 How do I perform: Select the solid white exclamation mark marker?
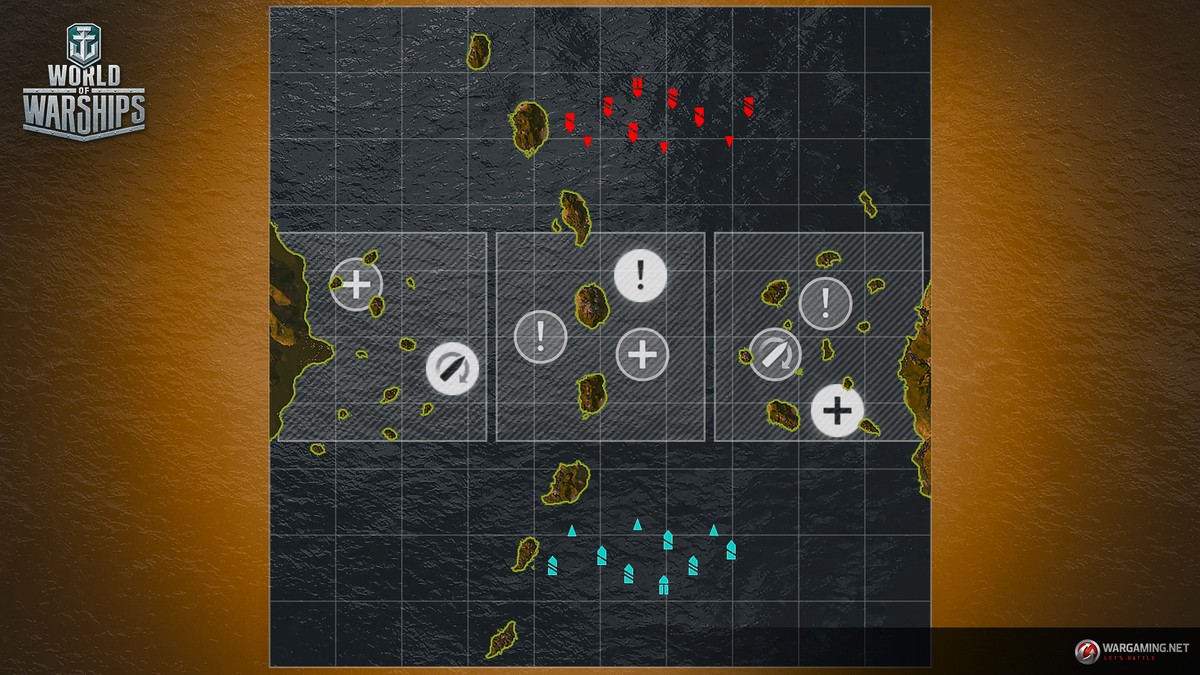tap(640, 274)
